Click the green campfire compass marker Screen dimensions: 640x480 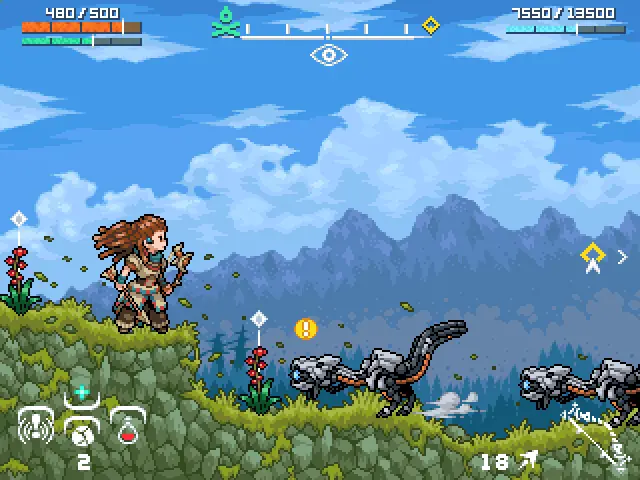(x=227, y=22)
